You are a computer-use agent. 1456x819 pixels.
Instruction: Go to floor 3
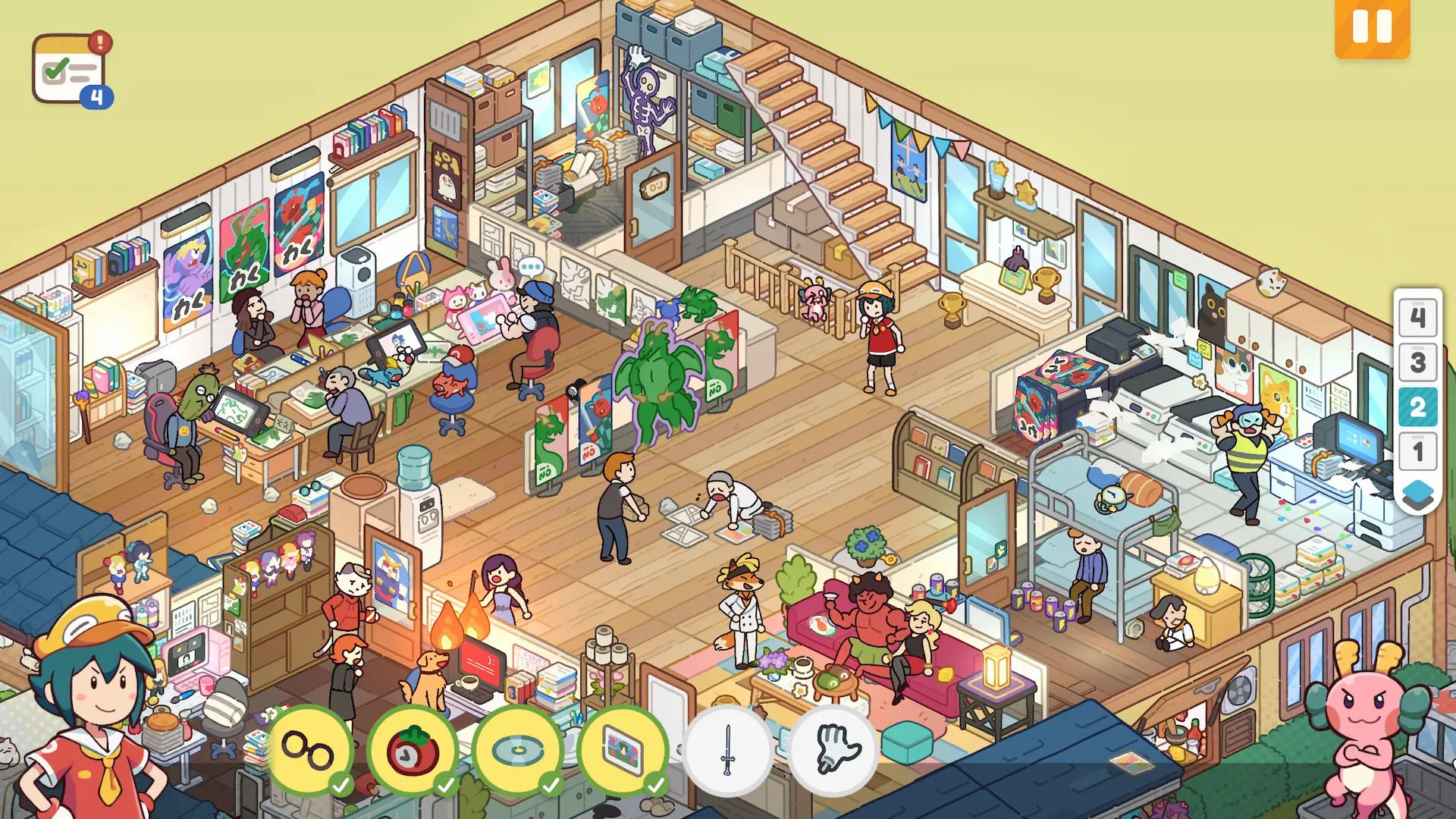[1417, 362]
